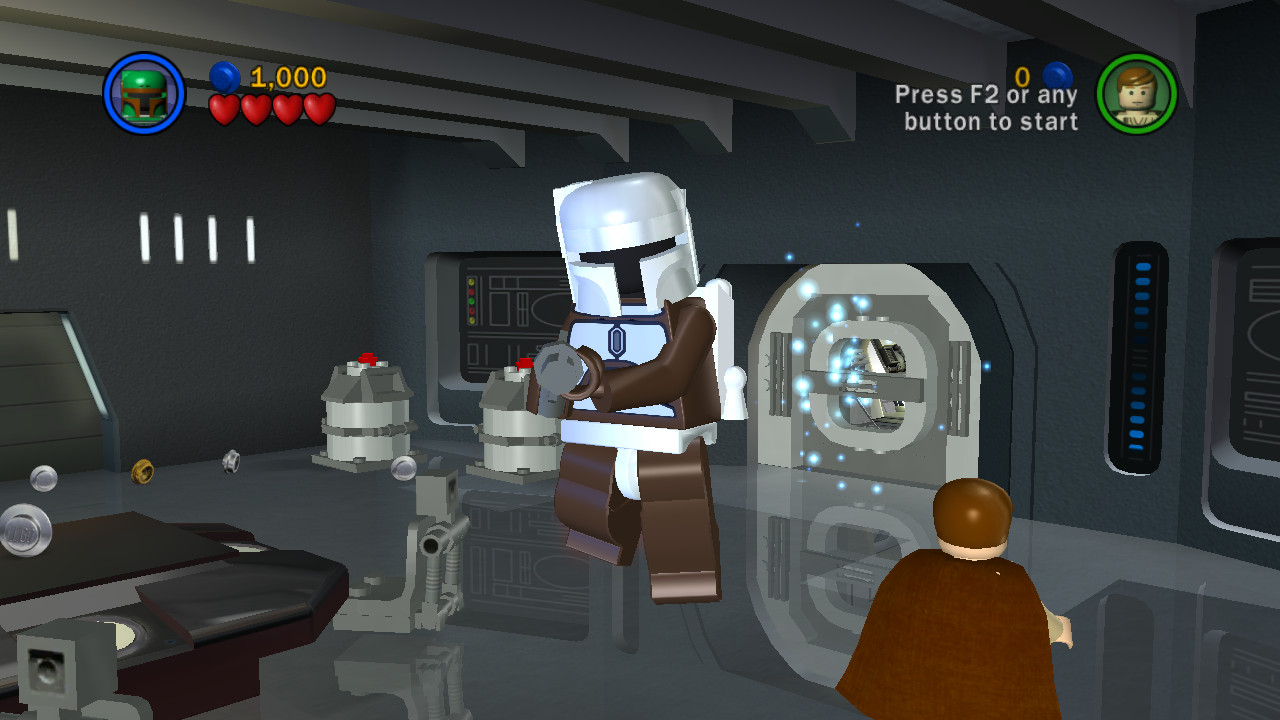The width and height of the screenshot is (1280, 720).
Task: Select the Obi-Wan character portrait icon
Action: (x=1139, y=92)
